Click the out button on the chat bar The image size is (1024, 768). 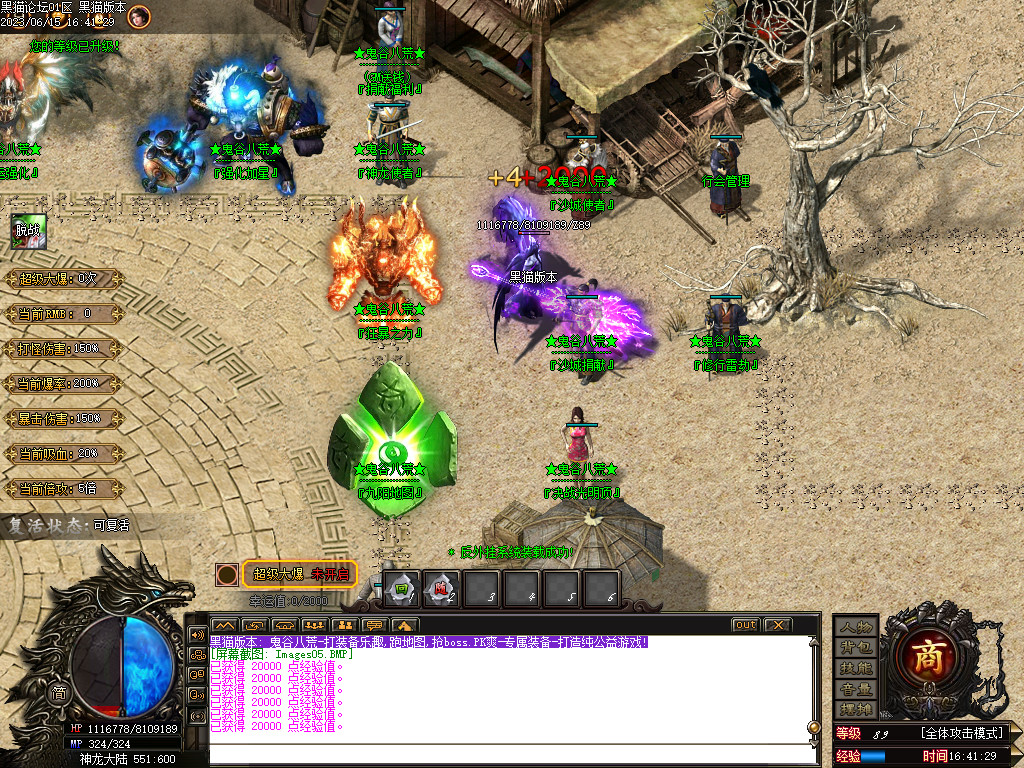[745, 625]
